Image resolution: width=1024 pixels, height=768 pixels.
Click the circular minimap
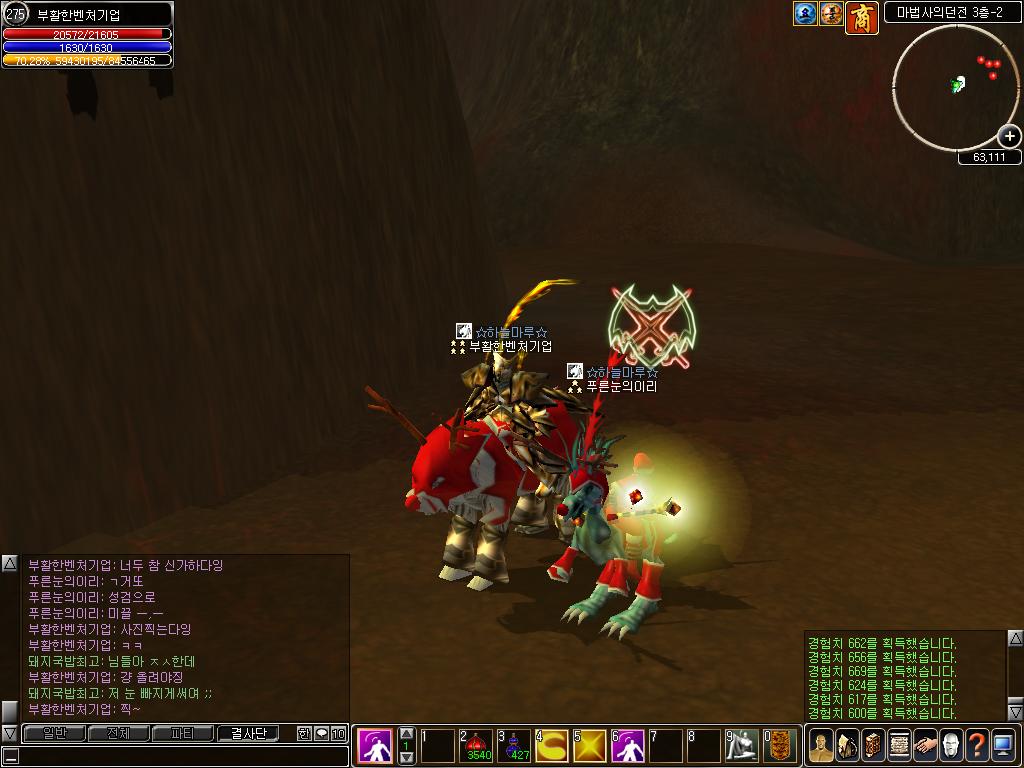(x=955, y=88)
